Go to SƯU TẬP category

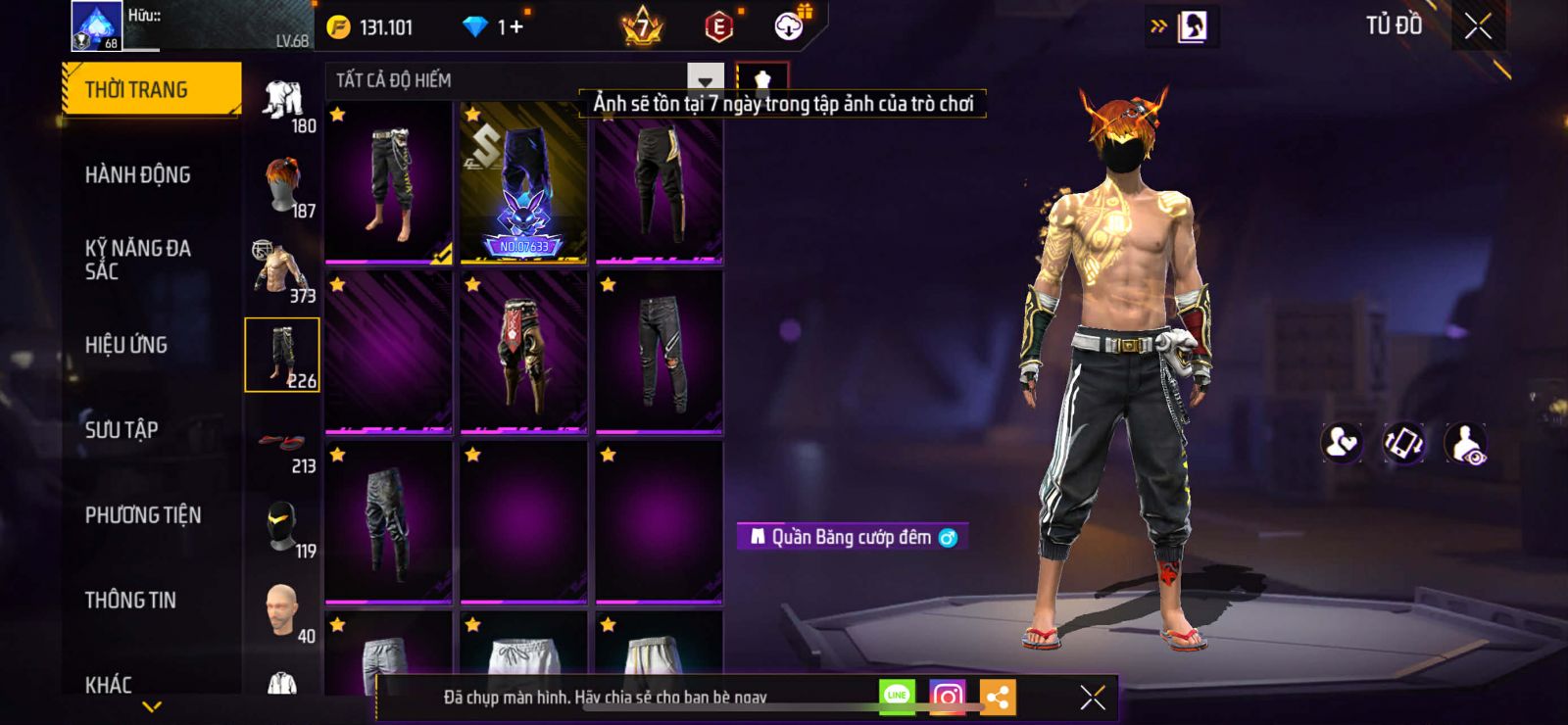tap(122, 430)
